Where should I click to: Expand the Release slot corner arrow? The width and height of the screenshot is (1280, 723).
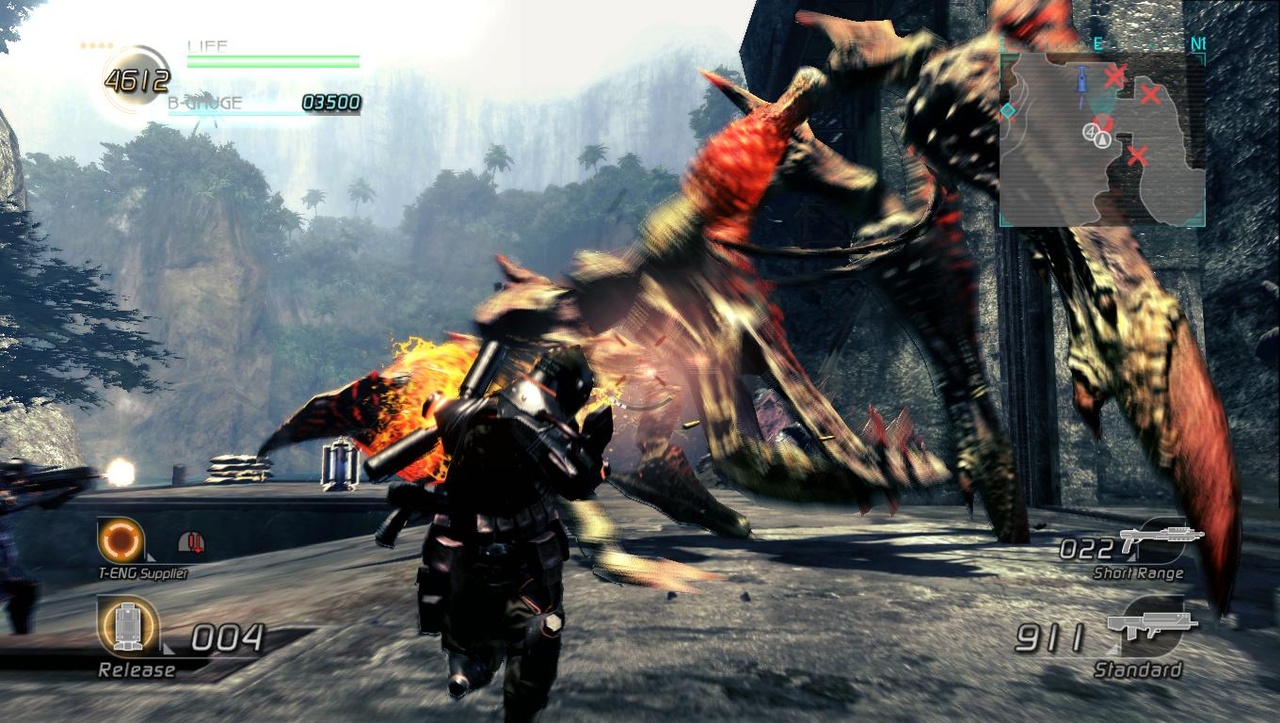coord(167,648)
